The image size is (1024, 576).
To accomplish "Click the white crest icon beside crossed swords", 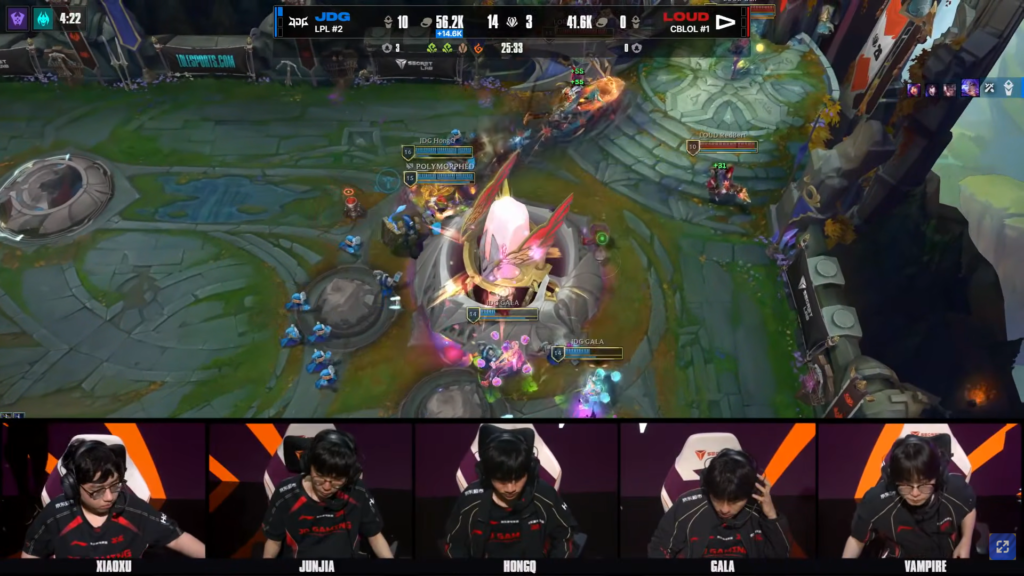I will (x=1009, y=88).
